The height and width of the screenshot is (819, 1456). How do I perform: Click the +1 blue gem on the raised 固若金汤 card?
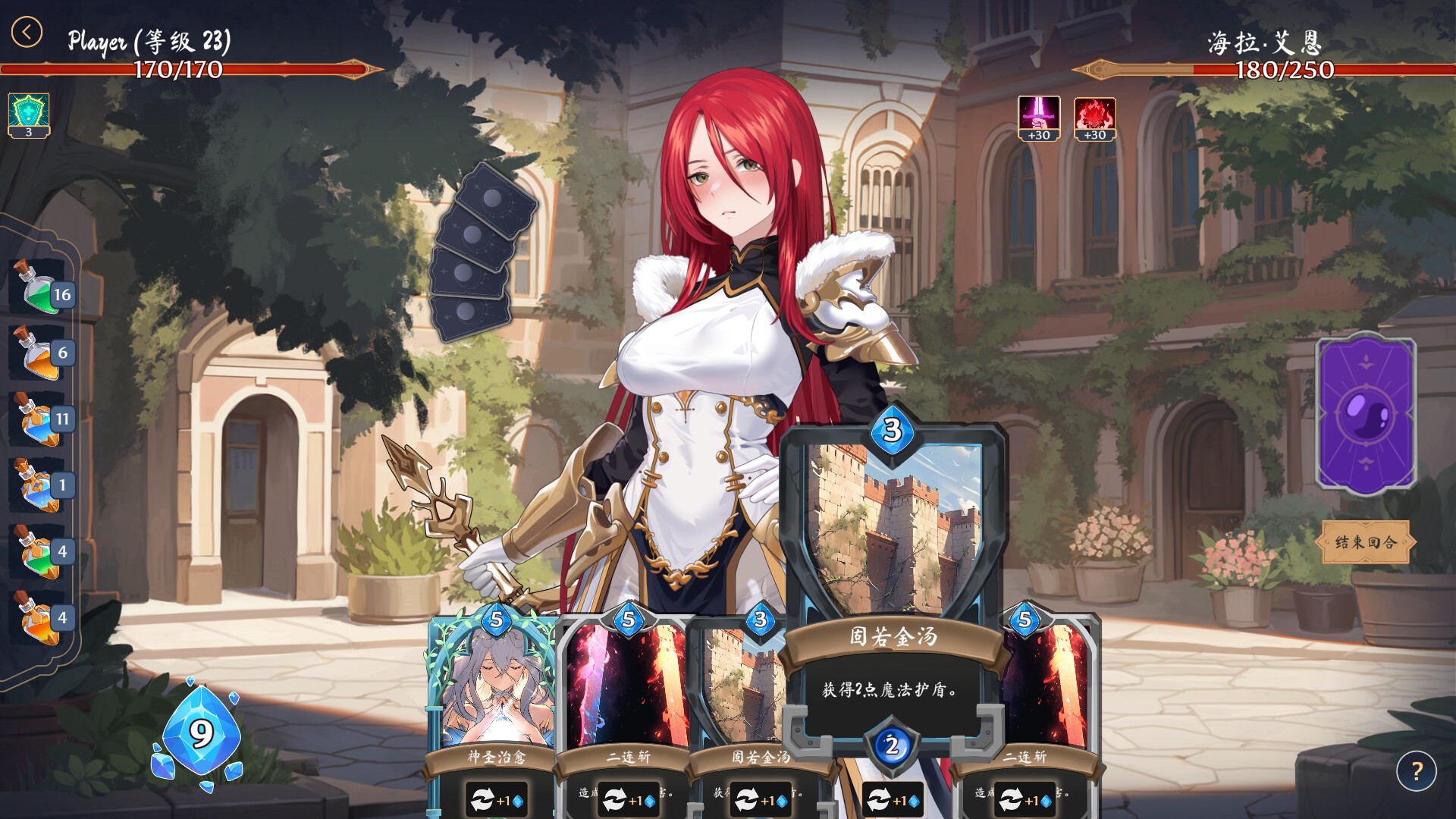coord(894,798)
